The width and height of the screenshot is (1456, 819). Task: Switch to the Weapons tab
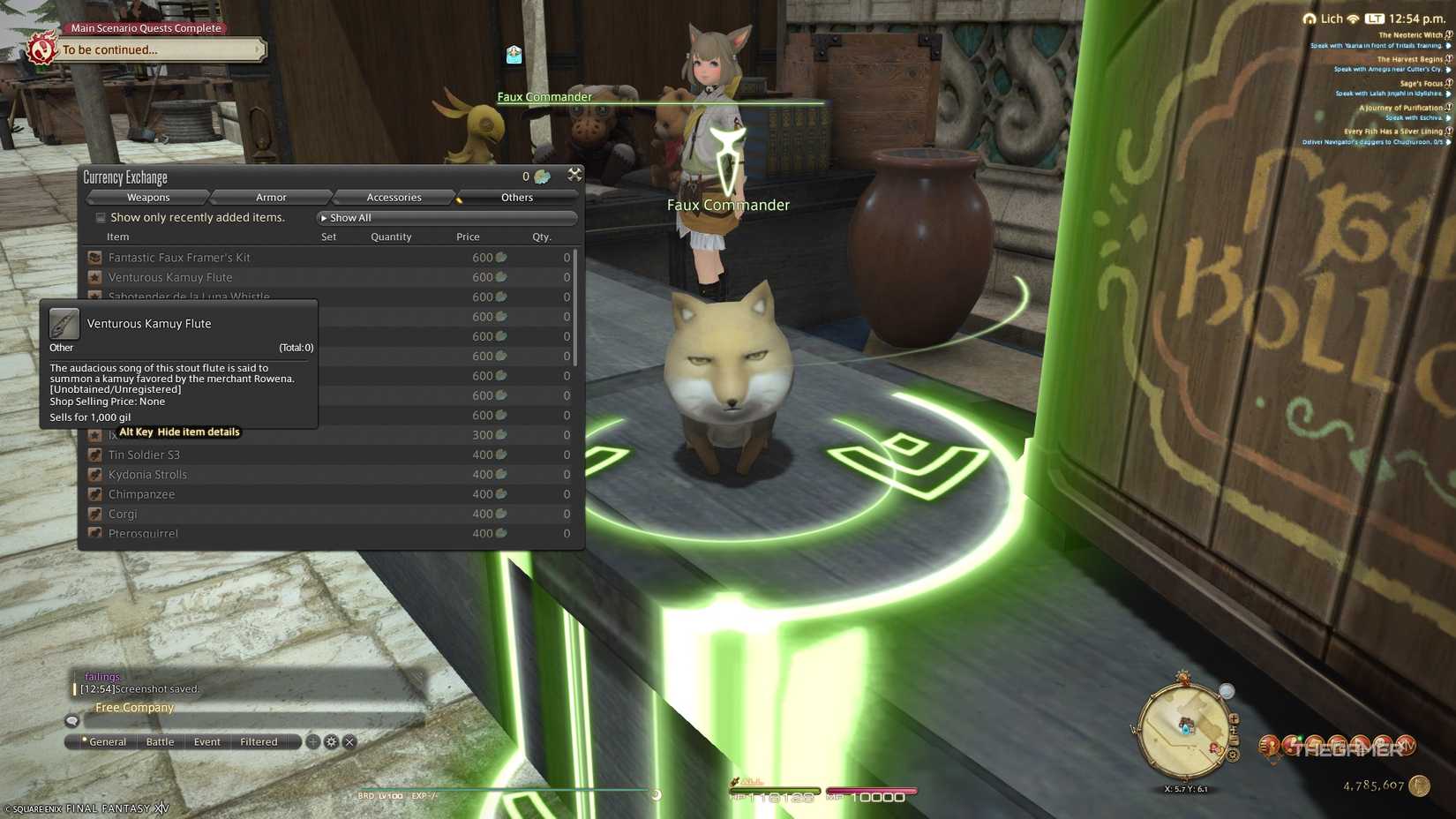tap(147, 197)
